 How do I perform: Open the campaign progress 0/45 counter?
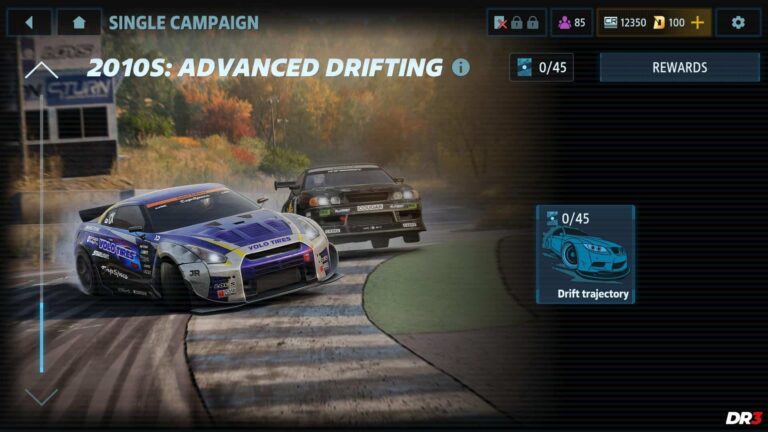(x=541, y=68)
